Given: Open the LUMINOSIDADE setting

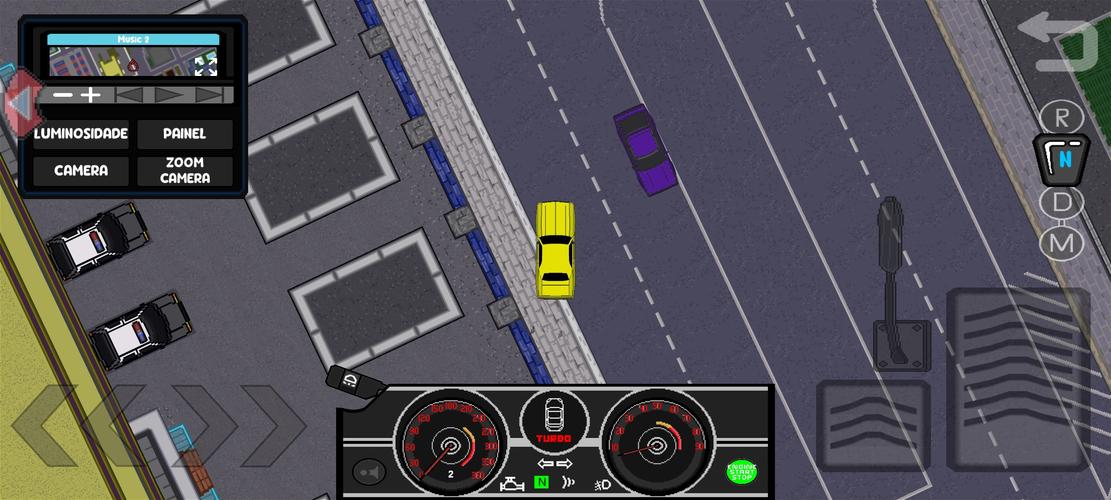Looking at the screenshot, I should [81, 134].
